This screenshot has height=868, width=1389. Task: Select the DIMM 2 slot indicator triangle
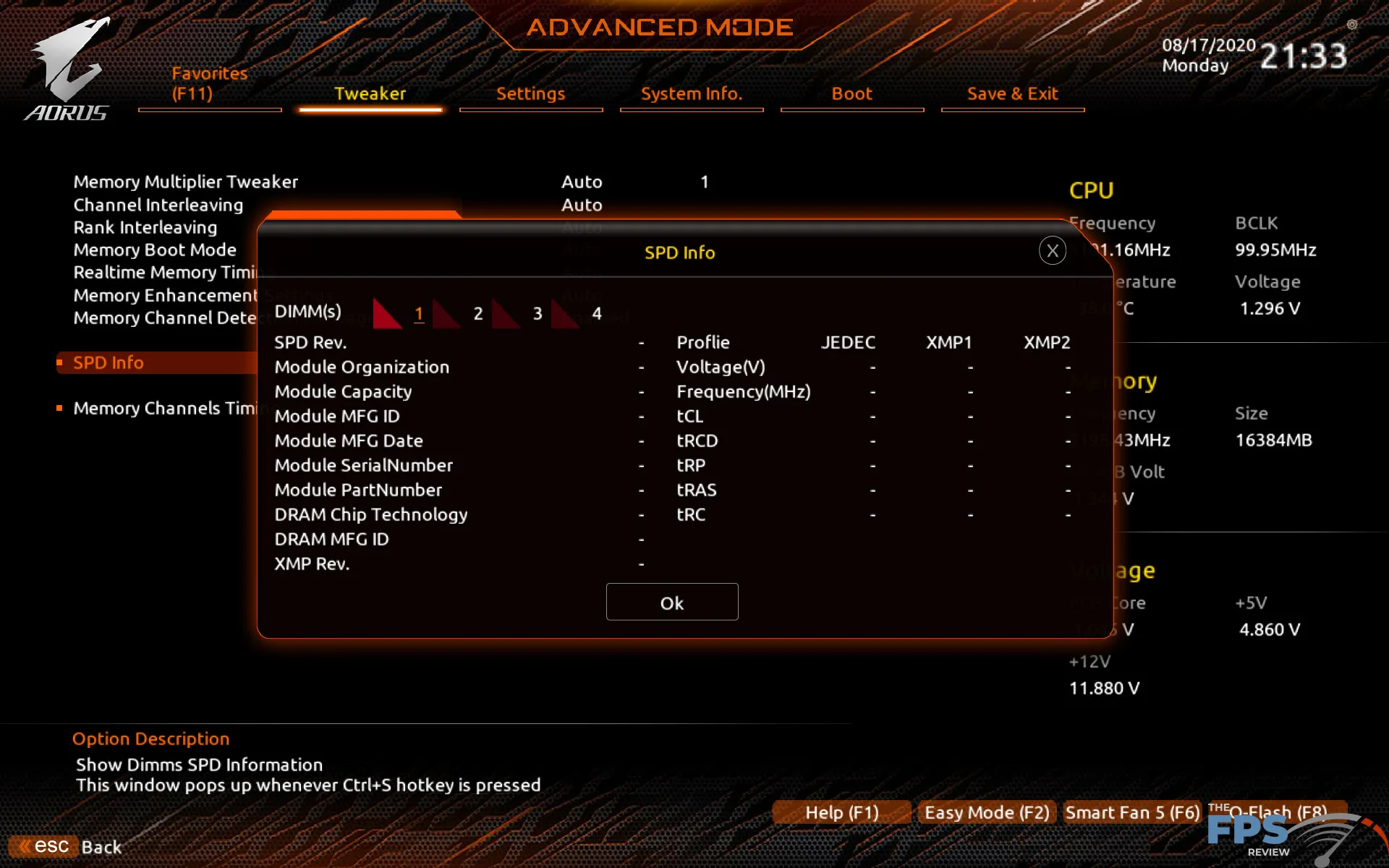446,312
